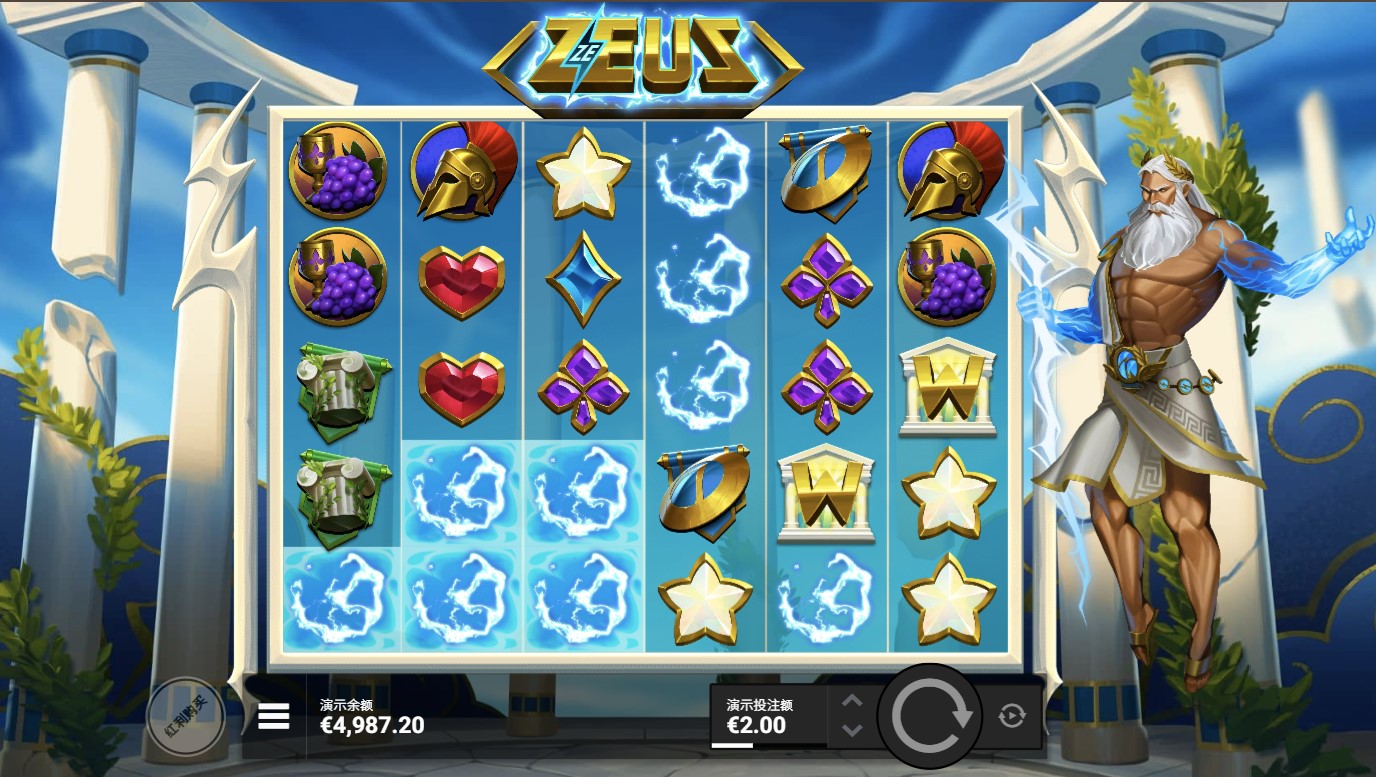The image size is (1376, 777).
Task: Open the bonus buy (红利购买) feature
Action: [x=185, y=716]
